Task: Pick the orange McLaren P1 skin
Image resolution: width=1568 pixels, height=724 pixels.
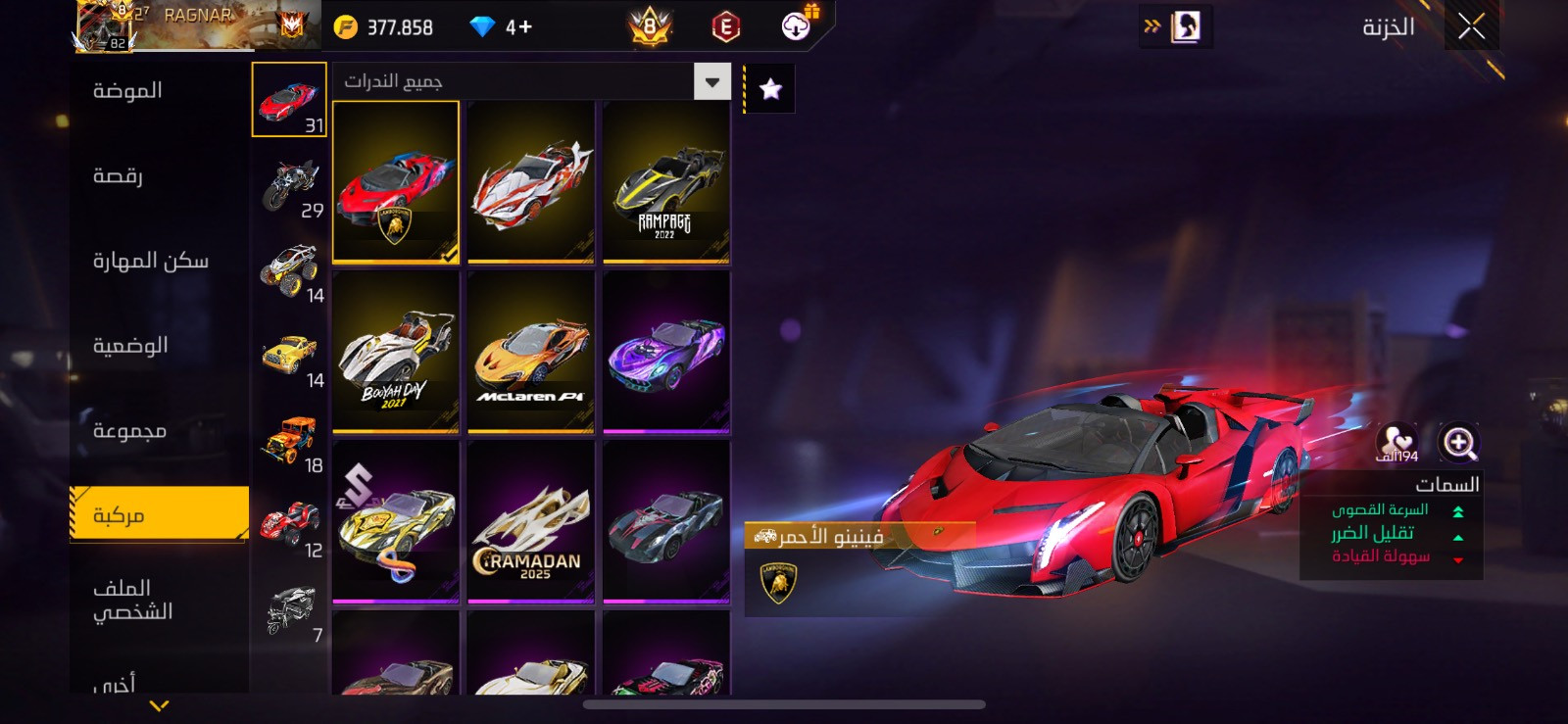Action: [x=531, y=352]
